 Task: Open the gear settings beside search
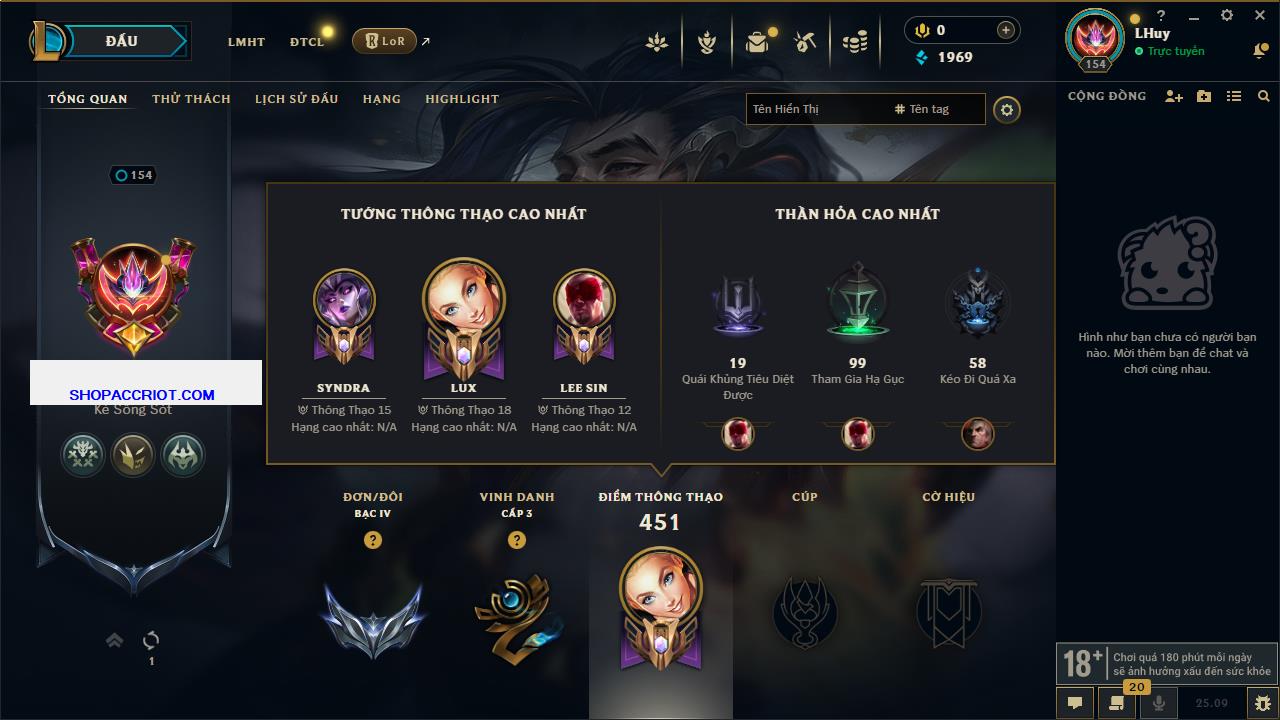point(1007,110)
